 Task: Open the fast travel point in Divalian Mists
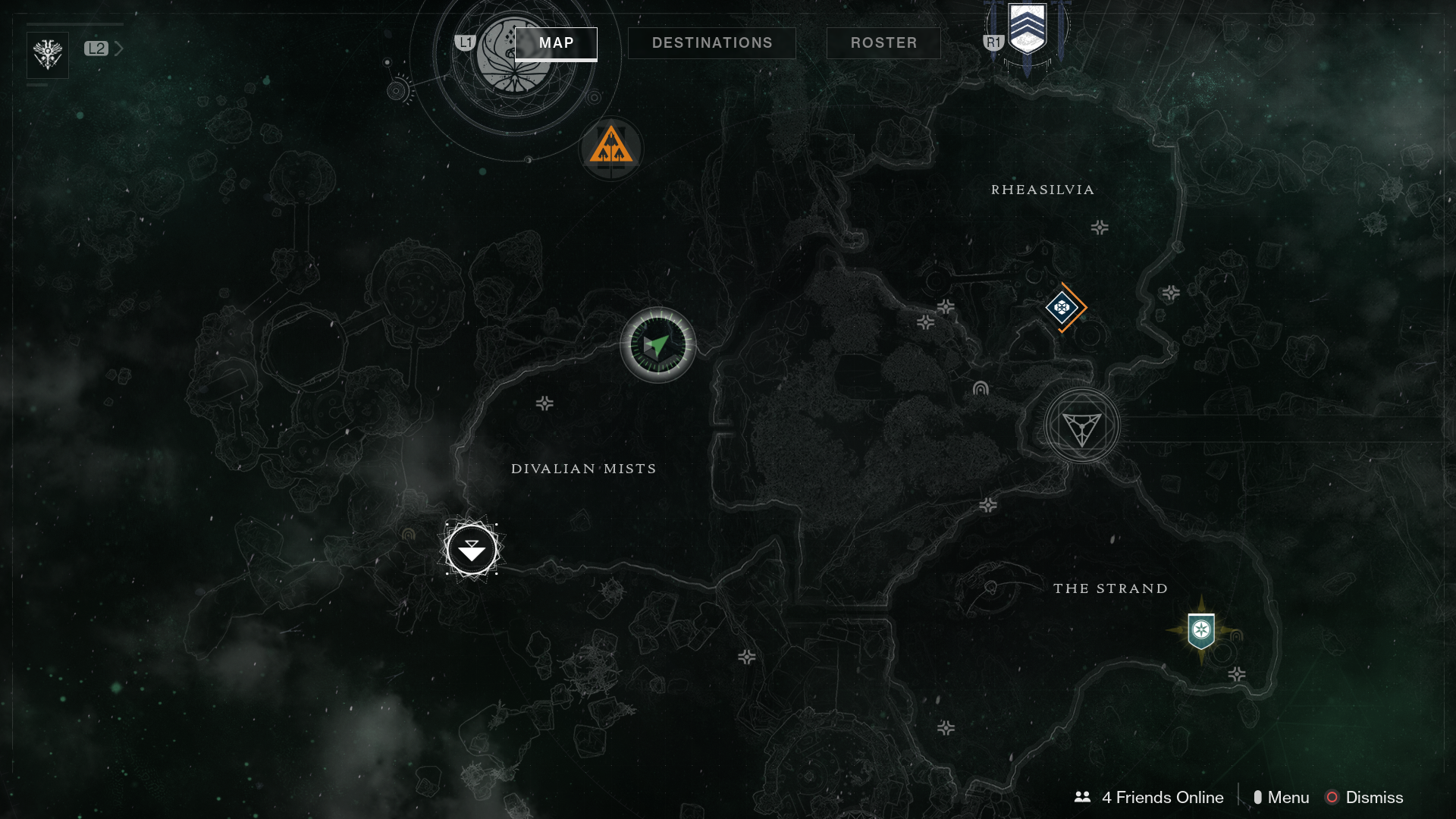point(472,549)
